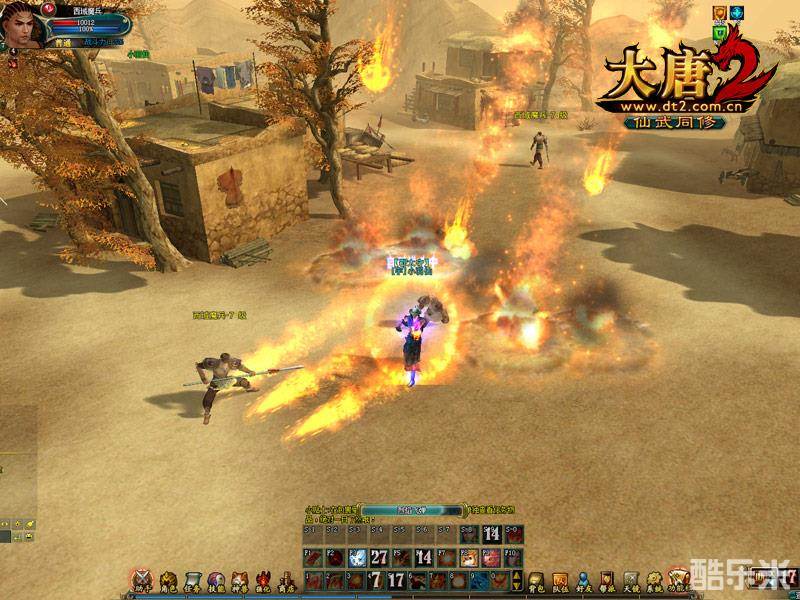The image size is (800, 600).
Task: Click the green shield buff icon
Action: 719,32
